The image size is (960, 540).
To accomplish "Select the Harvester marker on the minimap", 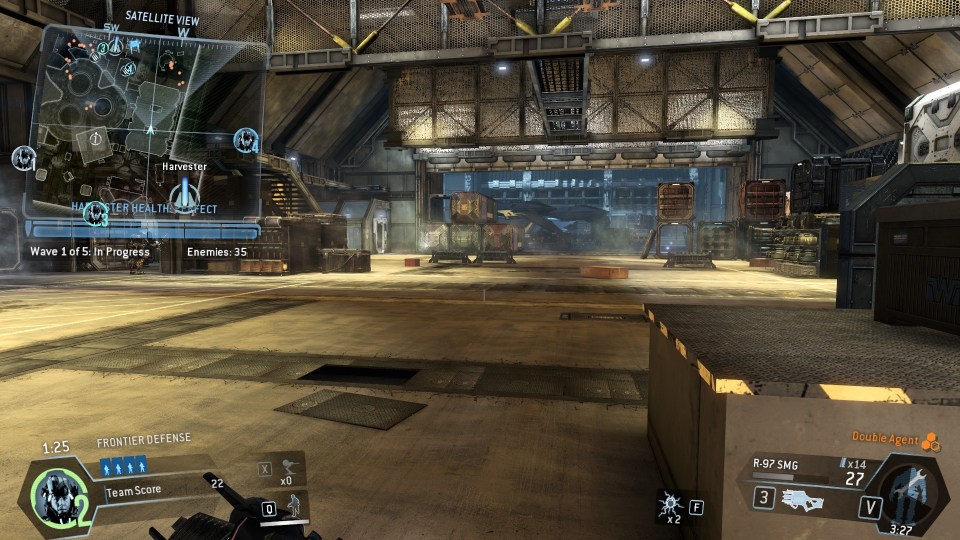I will coord(183,195).
